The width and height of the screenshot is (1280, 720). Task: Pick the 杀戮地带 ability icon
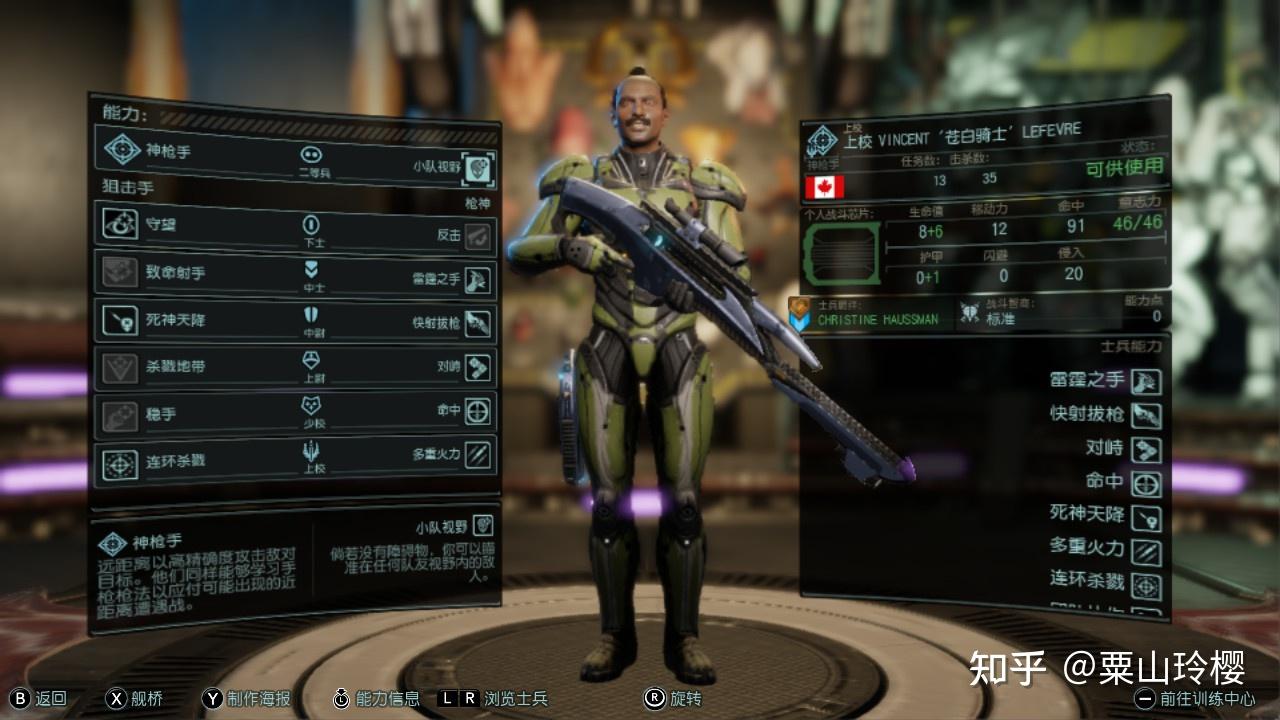point(120,368)
